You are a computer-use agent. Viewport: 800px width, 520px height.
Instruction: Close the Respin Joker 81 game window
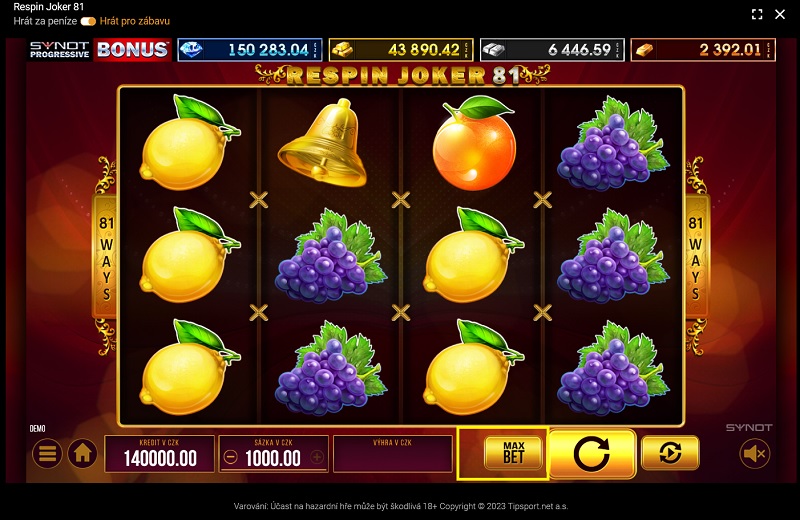coord(782,14)
